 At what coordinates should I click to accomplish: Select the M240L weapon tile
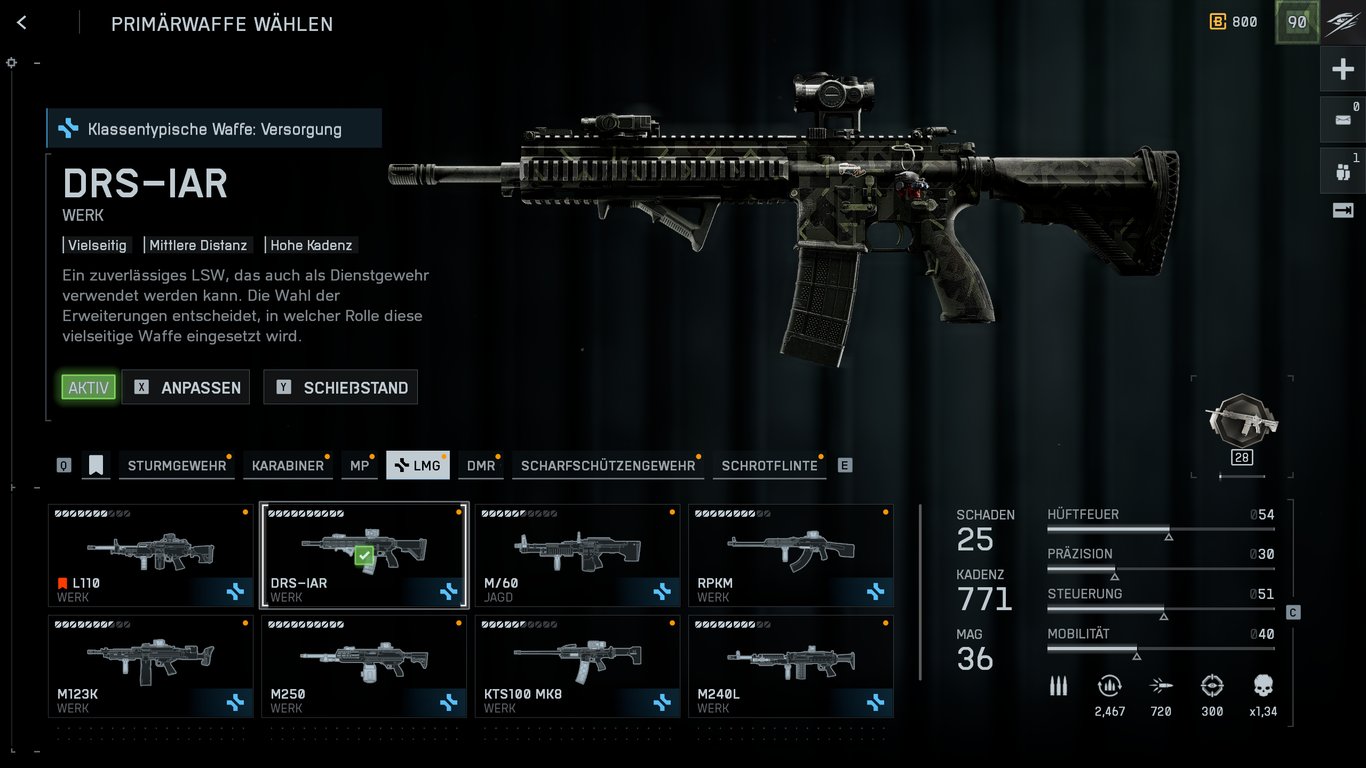click(x=791, y=666)
